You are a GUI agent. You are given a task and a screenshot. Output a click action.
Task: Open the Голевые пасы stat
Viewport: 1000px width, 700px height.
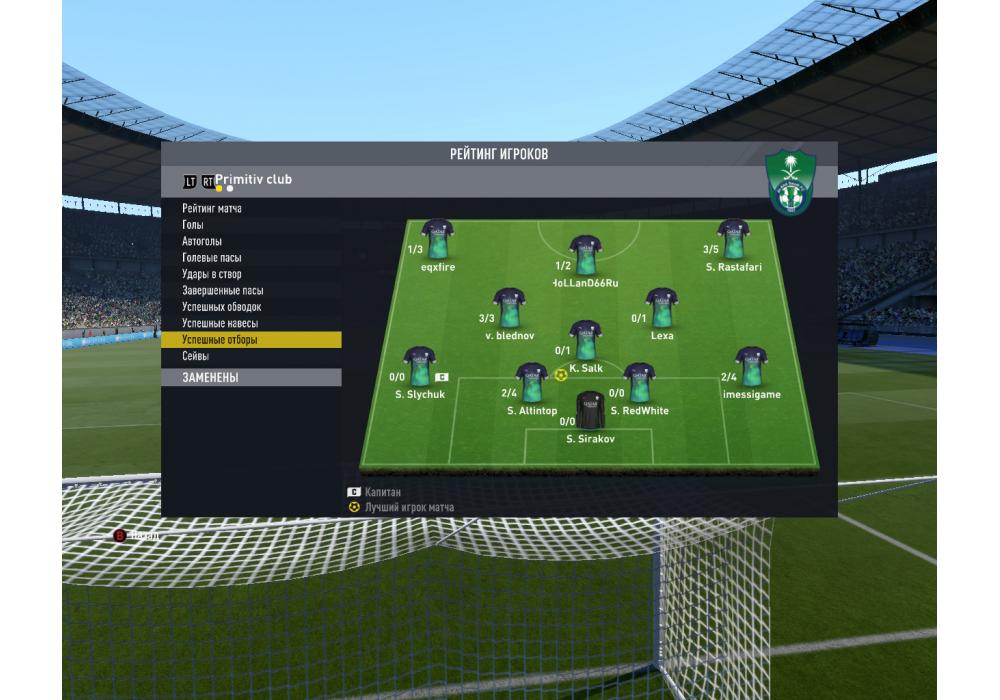pyautogui.click(x=212, y=258)
